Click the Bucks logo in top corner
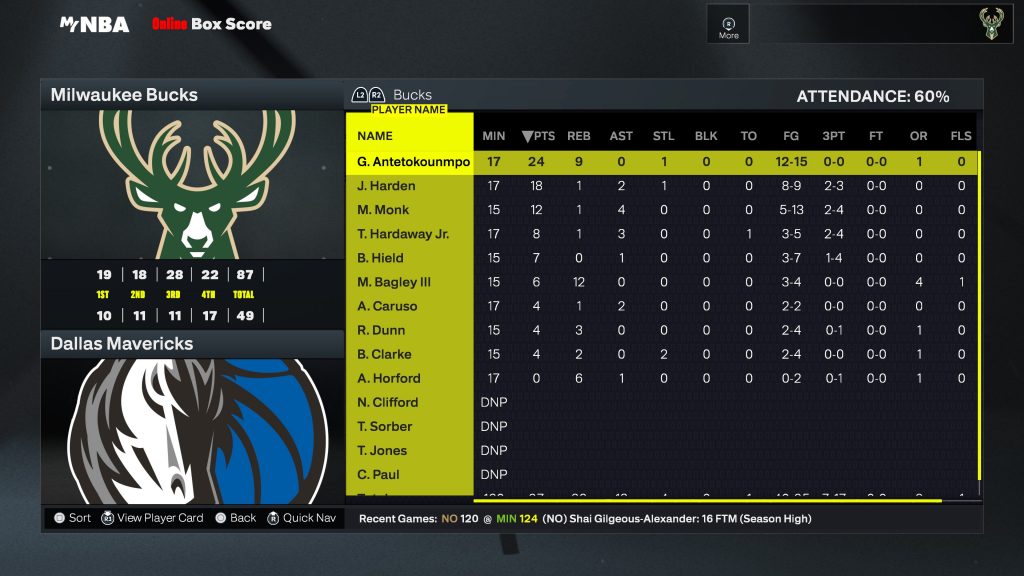1024x576 pixels. click(989, 25)
